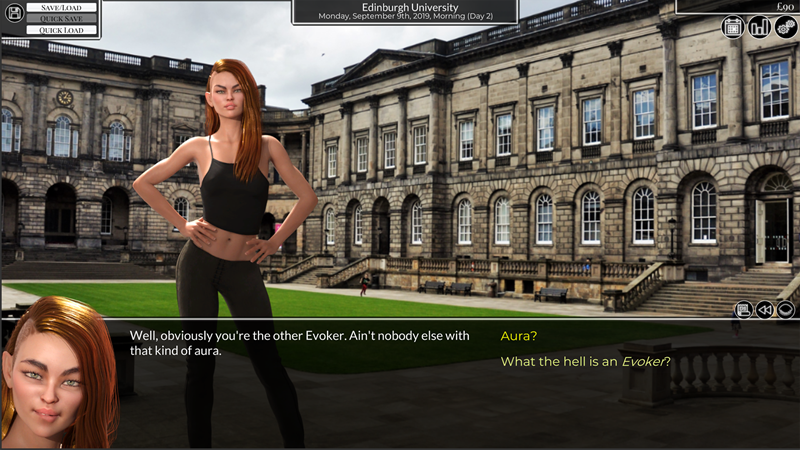Open settings with the gears icon
The width and height of the screenshot is (800, 450).
pos(785,27)
